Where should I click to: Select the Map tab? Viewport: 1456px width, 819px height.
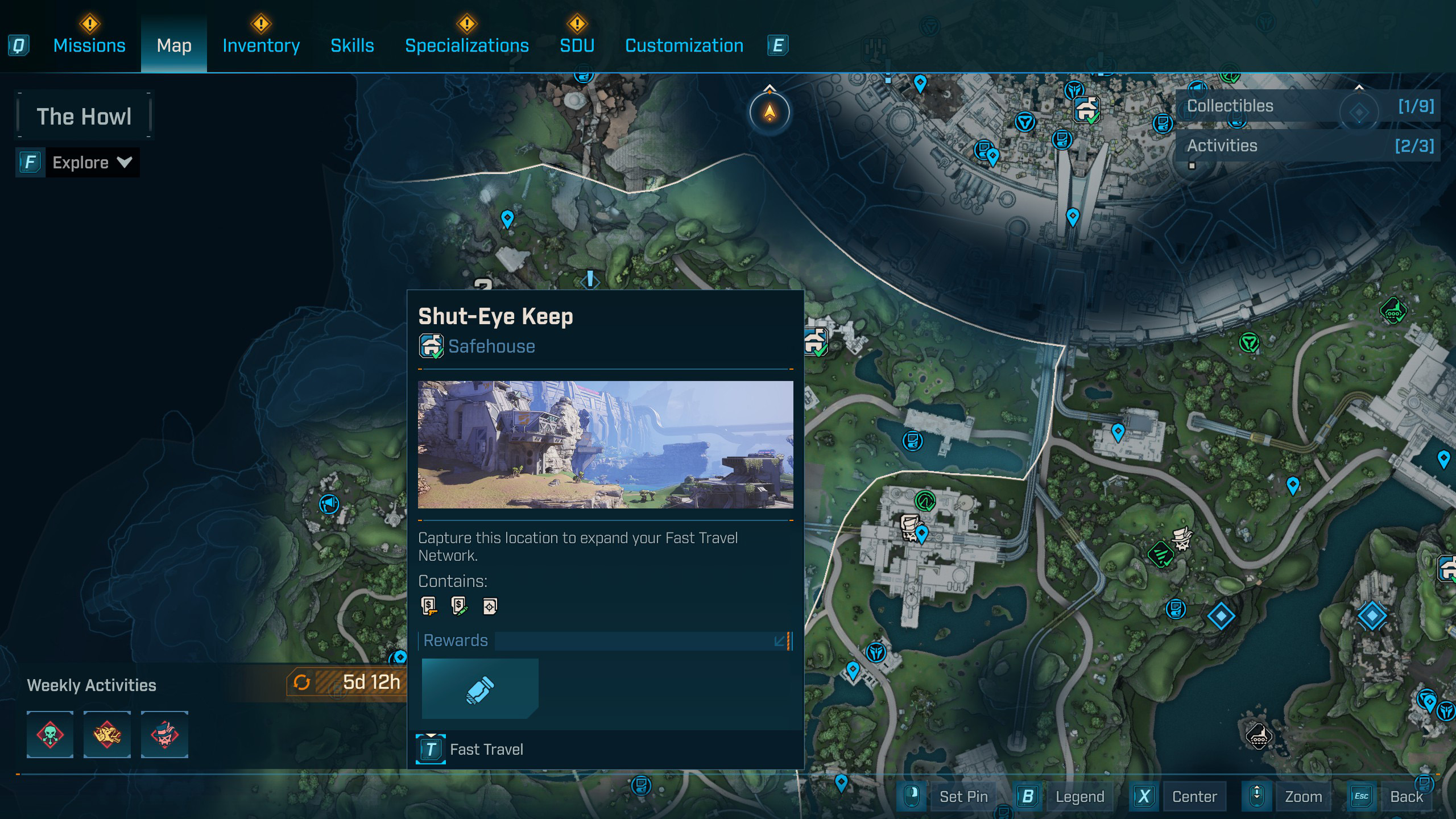click(174, 45)
